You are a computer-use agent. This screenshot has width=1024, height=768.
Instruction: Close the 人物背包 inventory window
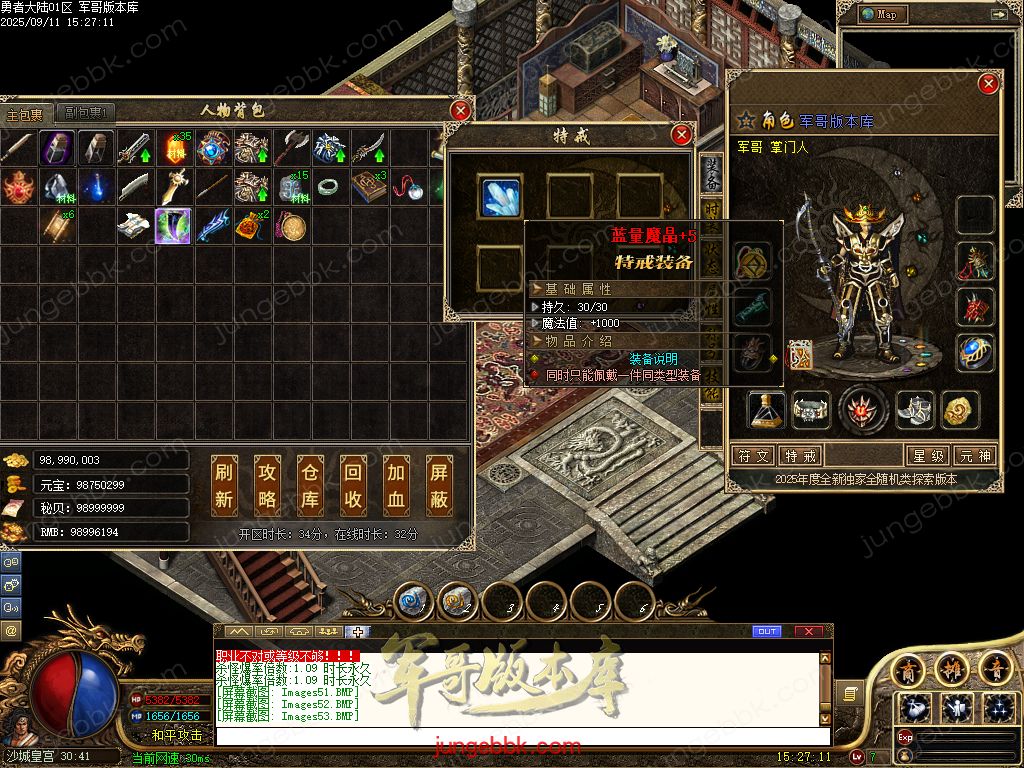(x=460, y=110)
